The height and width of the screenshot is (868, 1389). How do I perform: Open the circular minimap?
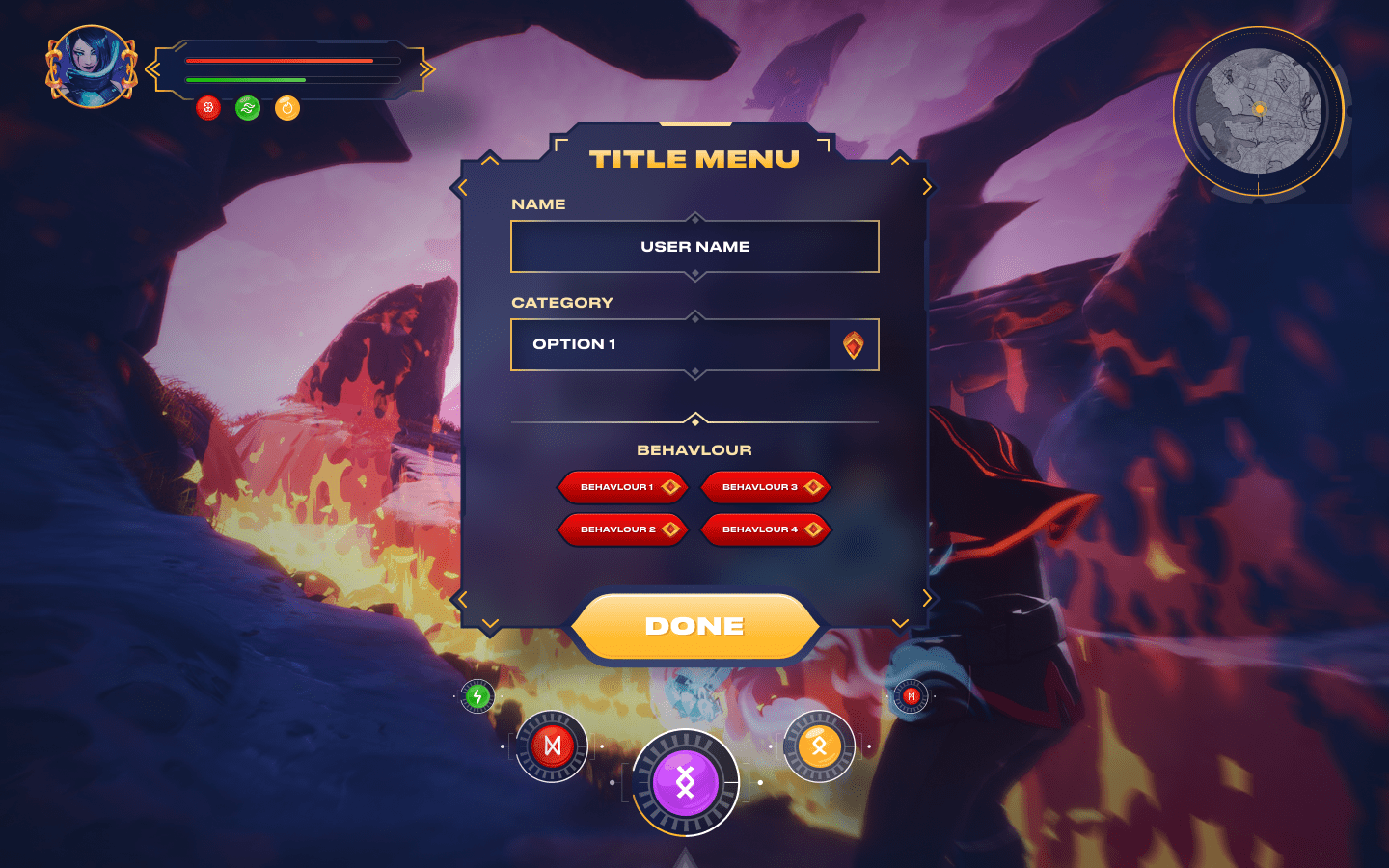[1258, 111]
